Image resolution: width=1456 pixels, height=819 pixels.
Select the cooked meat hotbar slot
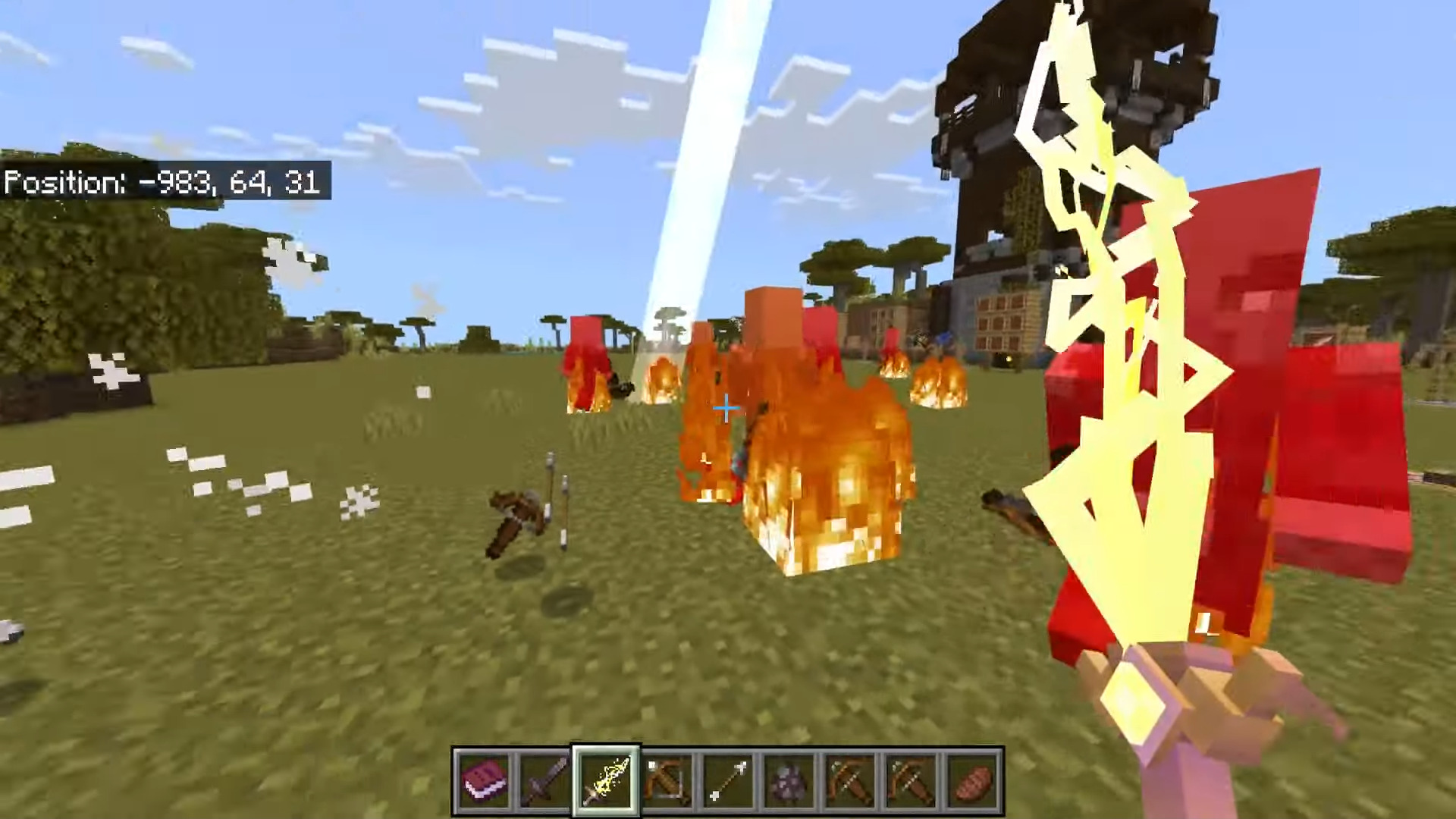coord(973,781)
